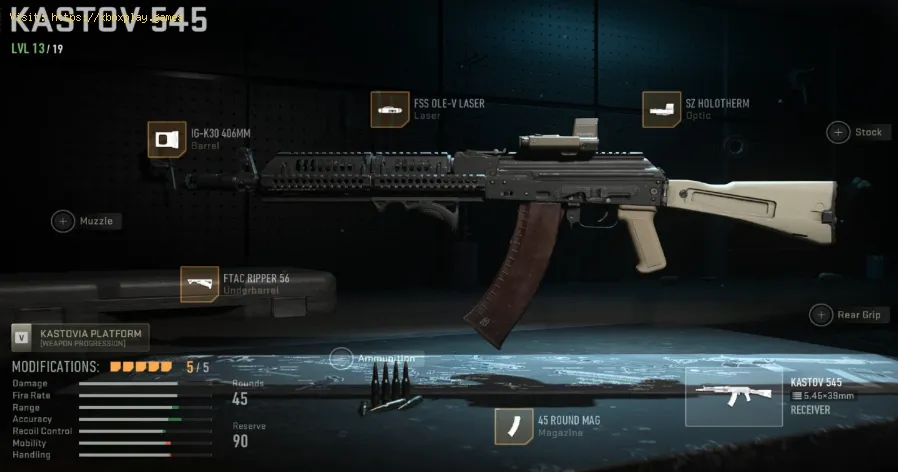Open the FSS OLE-V Laser slot
This screenshot has width=898, height=472.
point(389,109)
